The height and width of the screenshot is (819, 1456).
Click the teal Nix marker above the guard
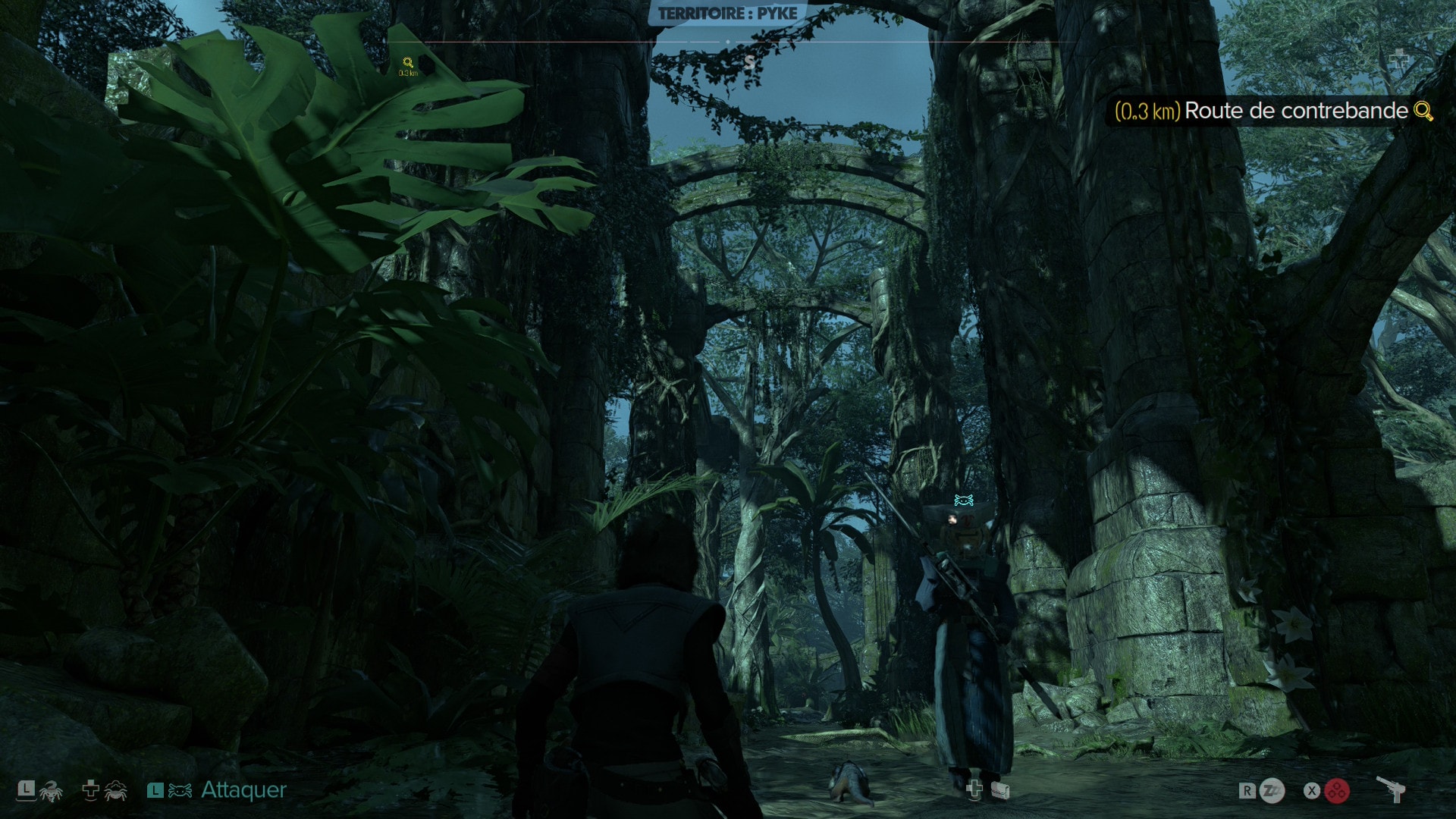coord(964,500)
